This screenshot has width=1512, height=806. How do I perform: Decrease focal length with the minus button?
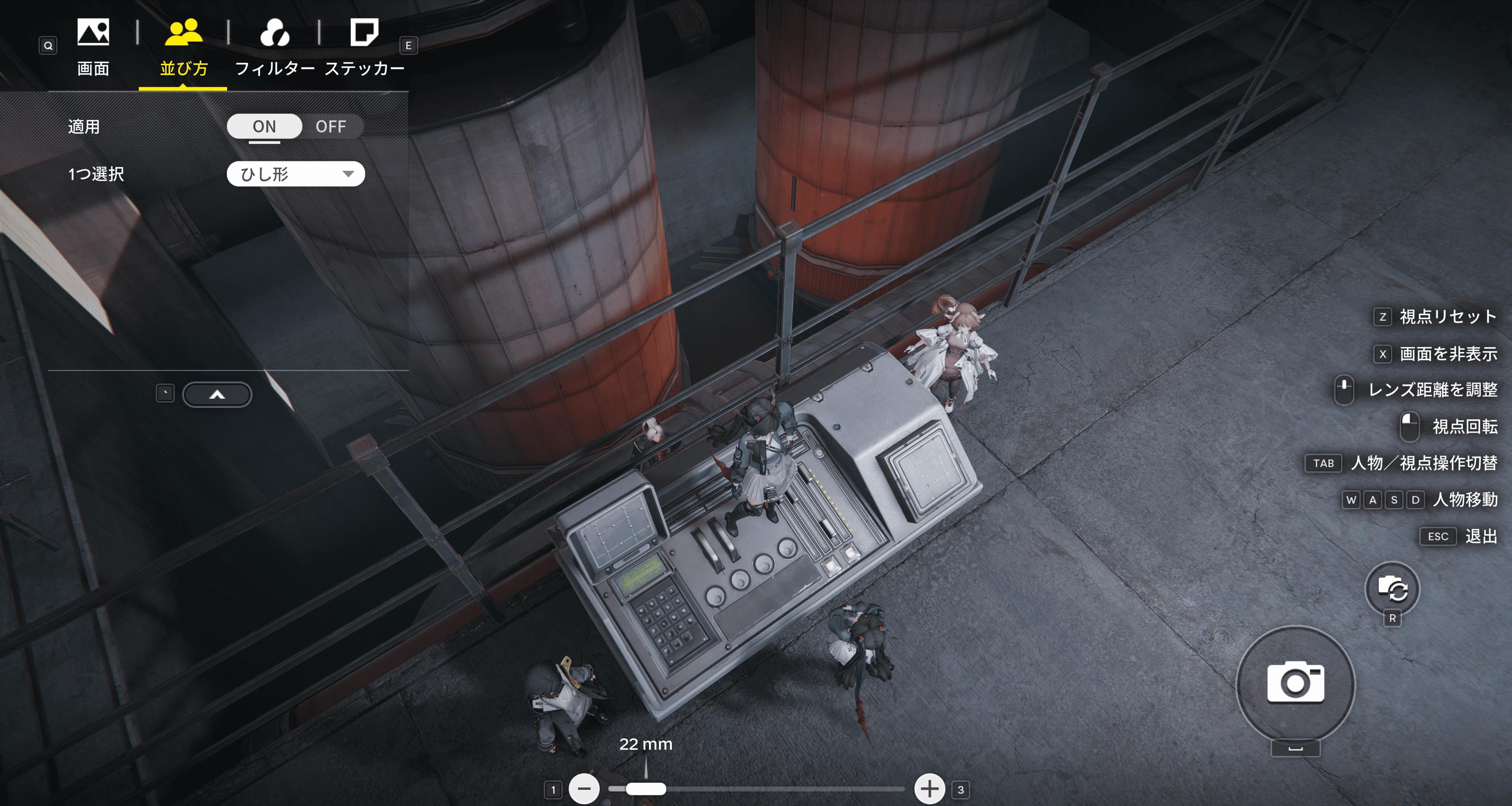pos(584,788)
